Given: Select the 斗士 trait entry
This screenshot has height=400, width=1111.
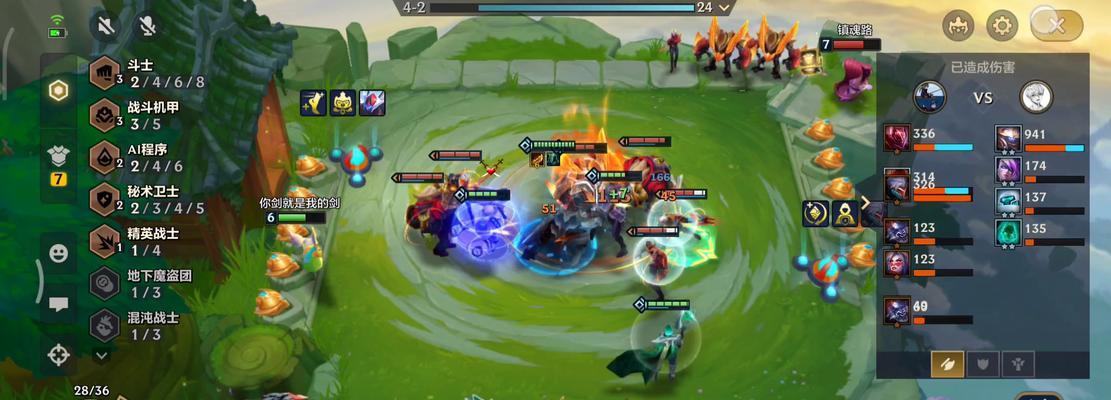Looking at the screenshot, I should [x=148, y=73].
